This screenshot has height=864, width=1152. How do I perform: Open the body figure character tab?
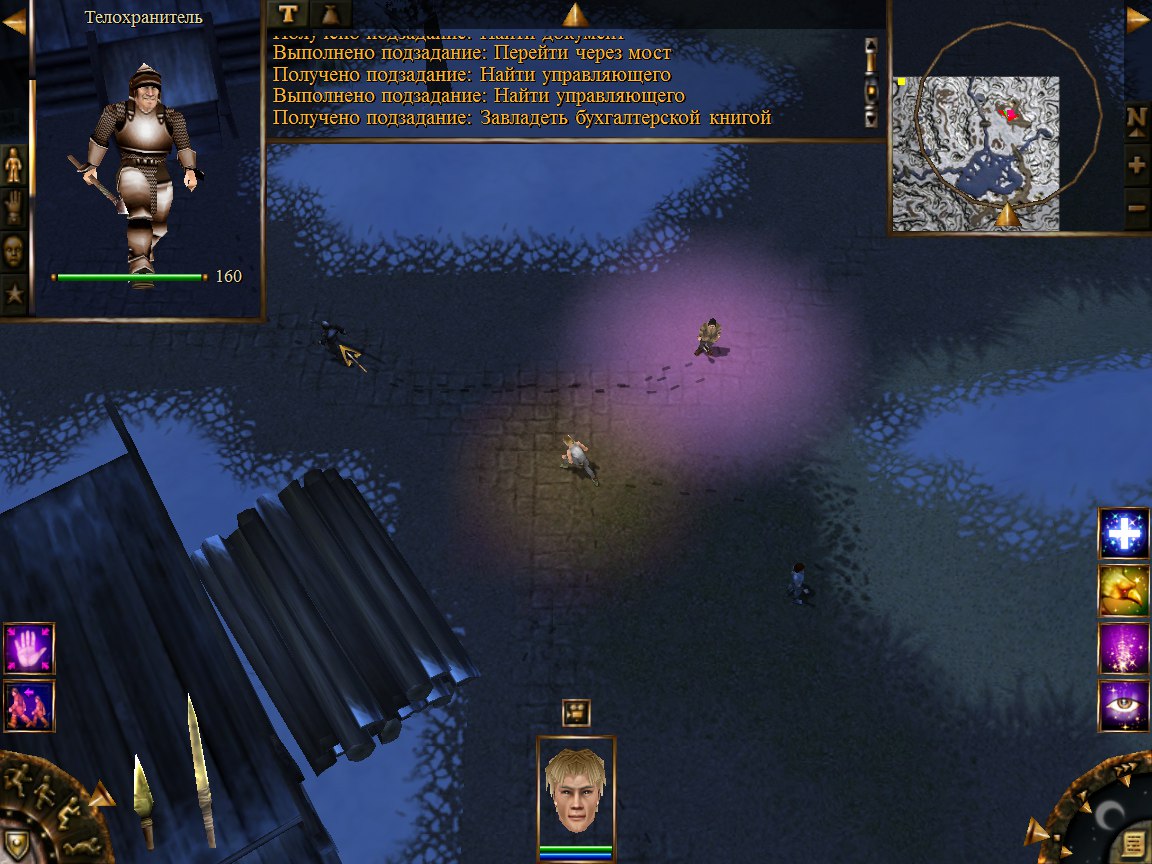[x=14, y=164]
